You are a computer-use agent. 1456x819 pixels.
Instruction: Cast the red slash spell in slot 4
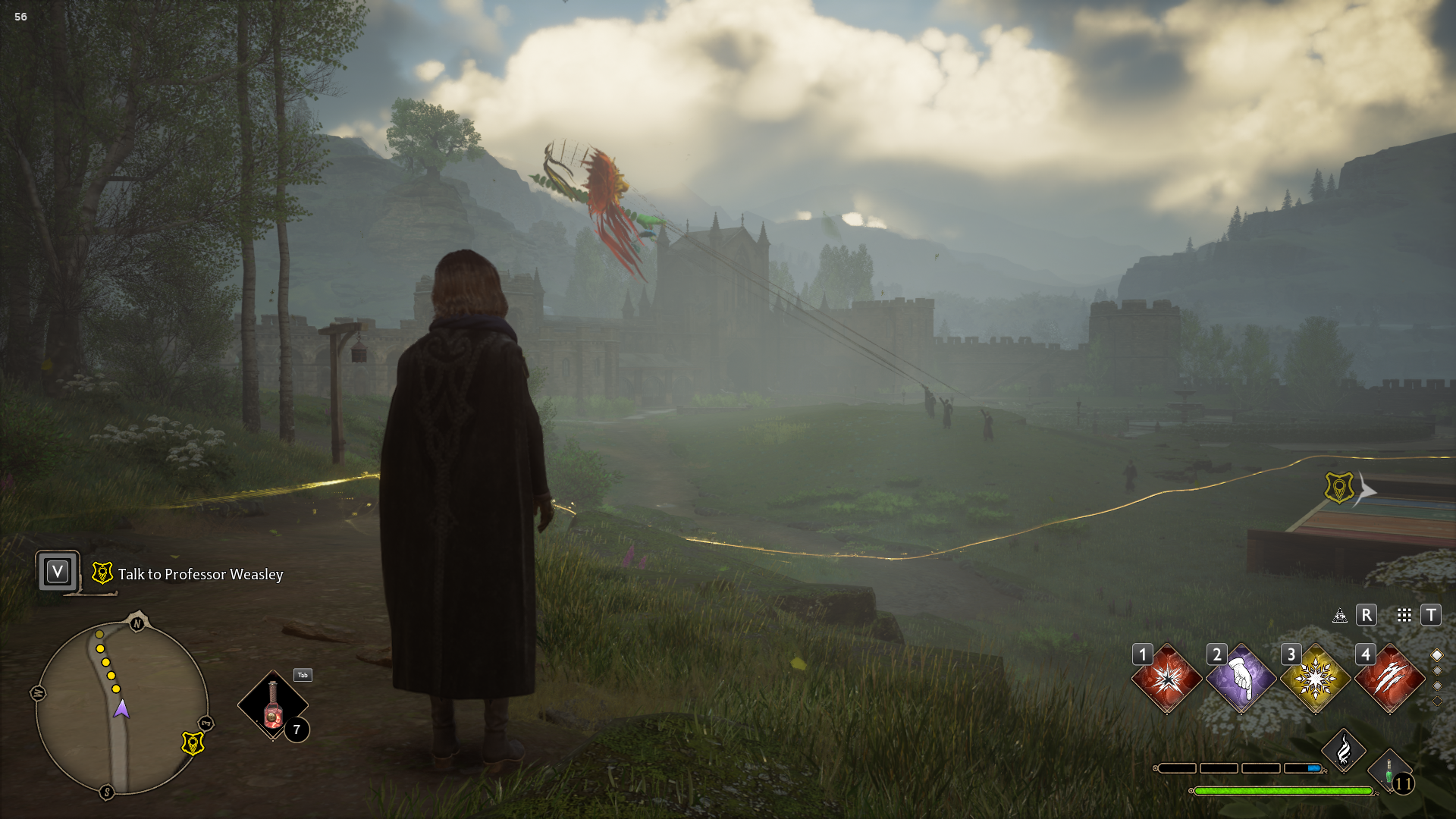[1389, 679]
